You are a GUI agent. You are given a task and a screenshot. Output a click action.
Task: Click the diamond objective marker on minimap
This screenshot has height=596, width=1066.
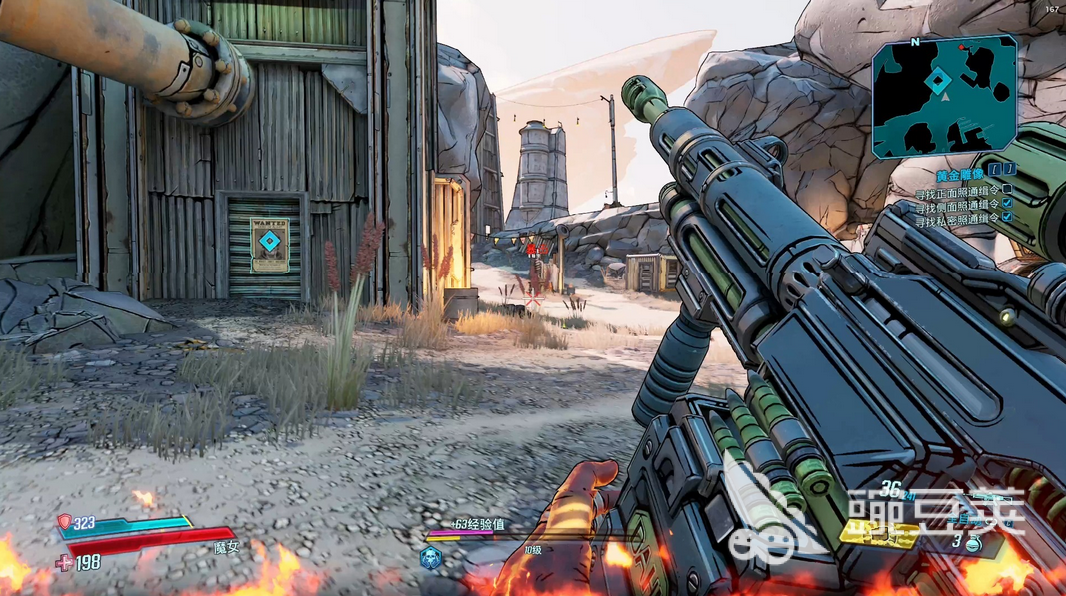(936, 81)
